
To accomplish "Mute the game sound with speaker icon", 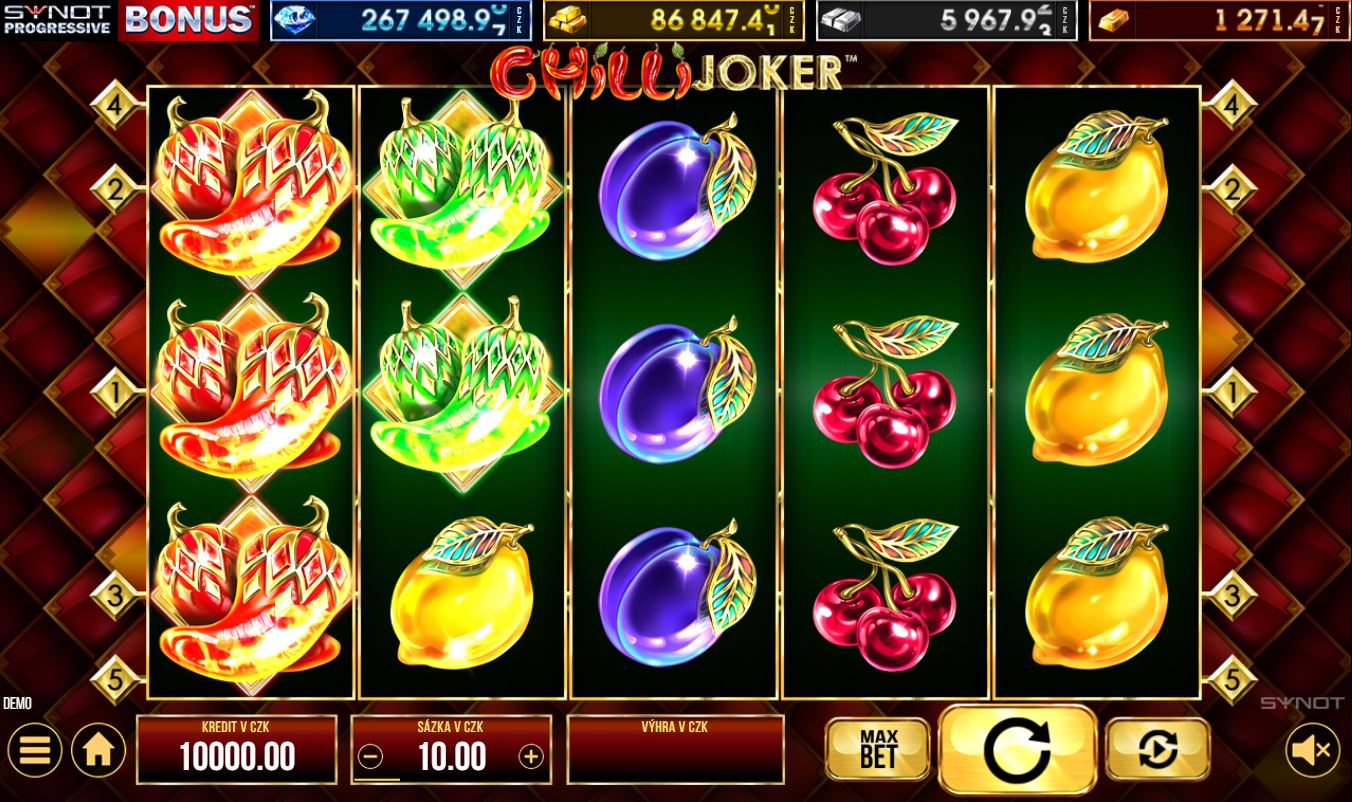I will [1312, 749].
